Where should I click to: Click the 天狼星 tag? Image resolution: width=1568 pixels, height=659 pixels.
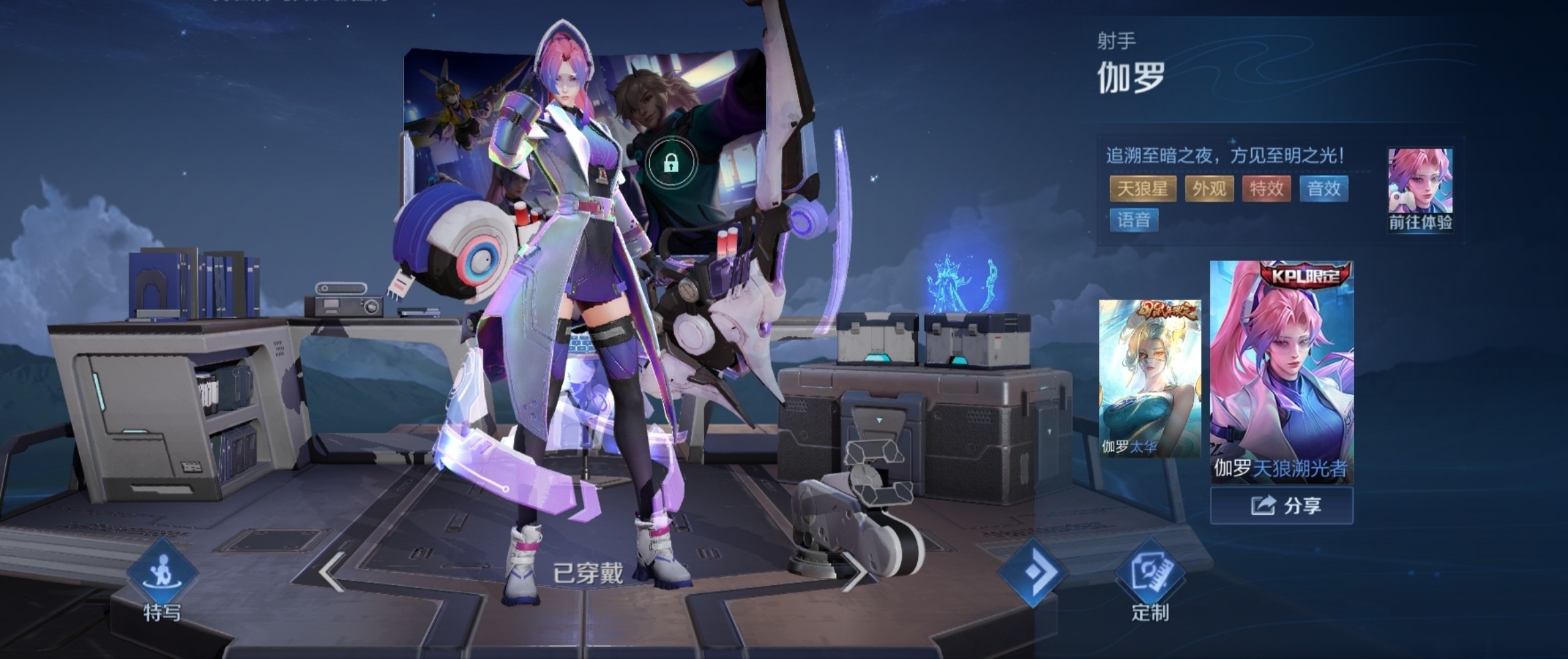(1142, 189)
